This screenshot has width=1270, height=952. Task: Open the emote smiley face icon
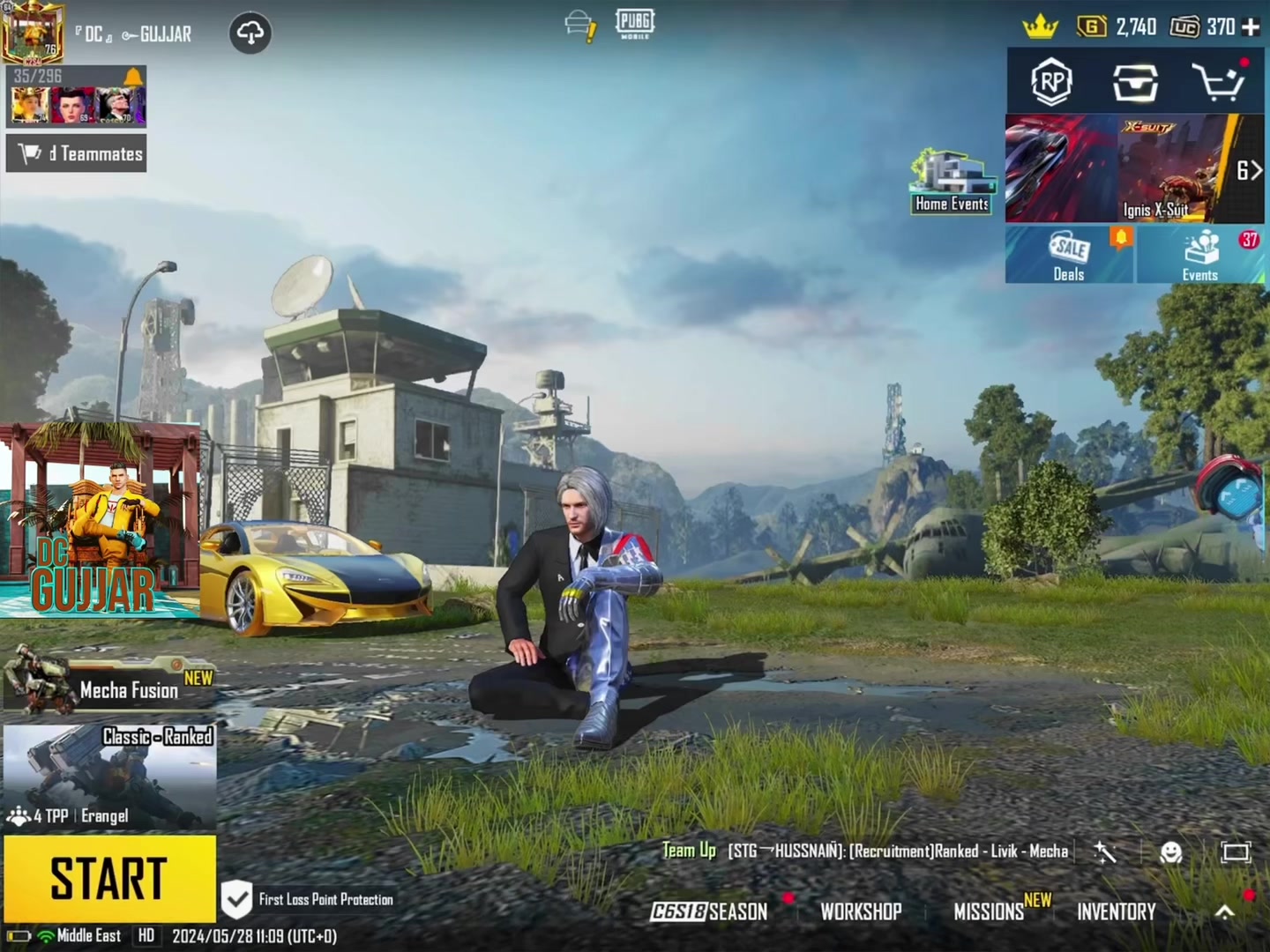pyautogui.click(x=1170, y=852)
